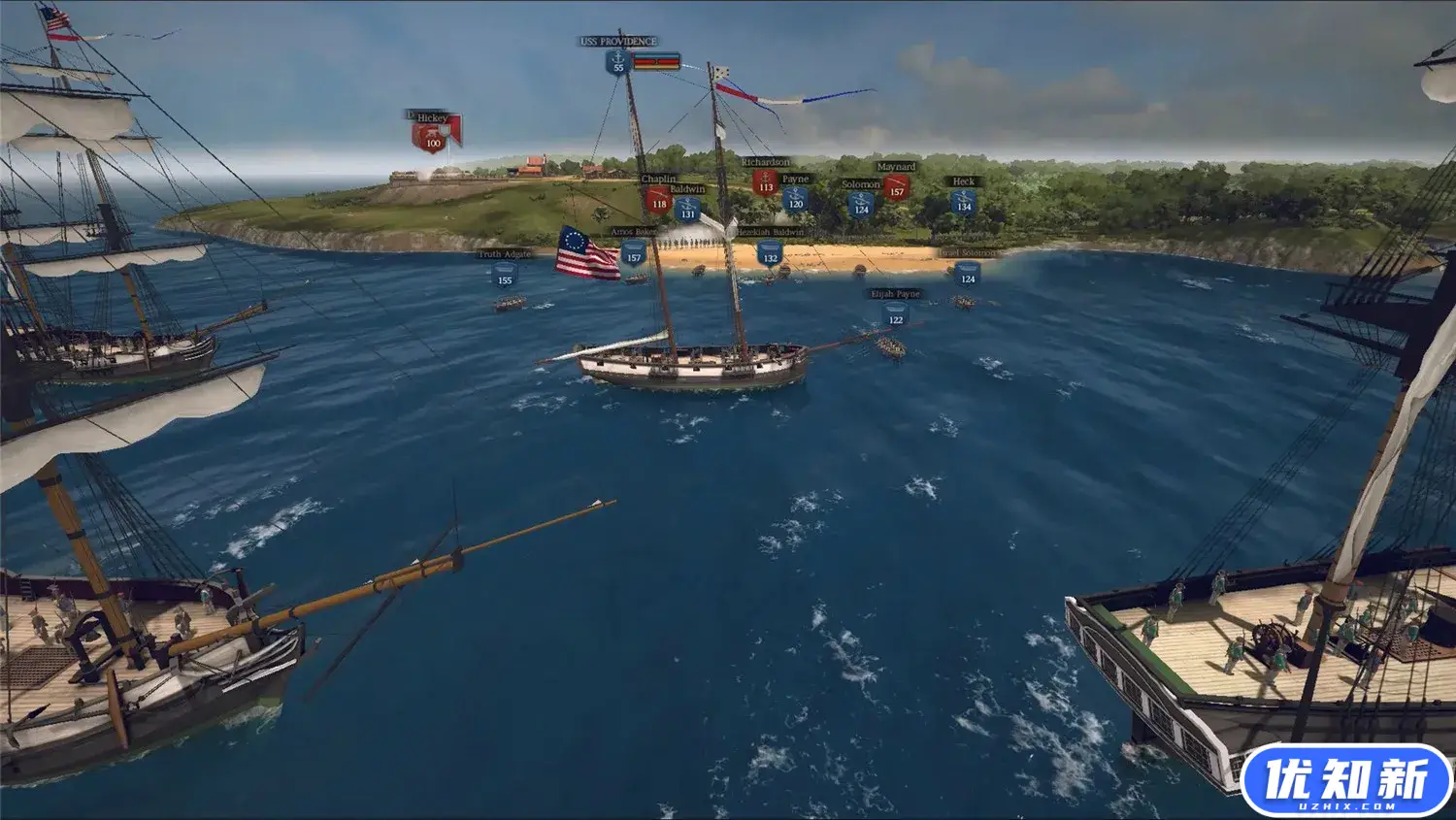Select the blue Payne unit marker
Screen dimensions: 1456x820
click(x=796, y=200)
